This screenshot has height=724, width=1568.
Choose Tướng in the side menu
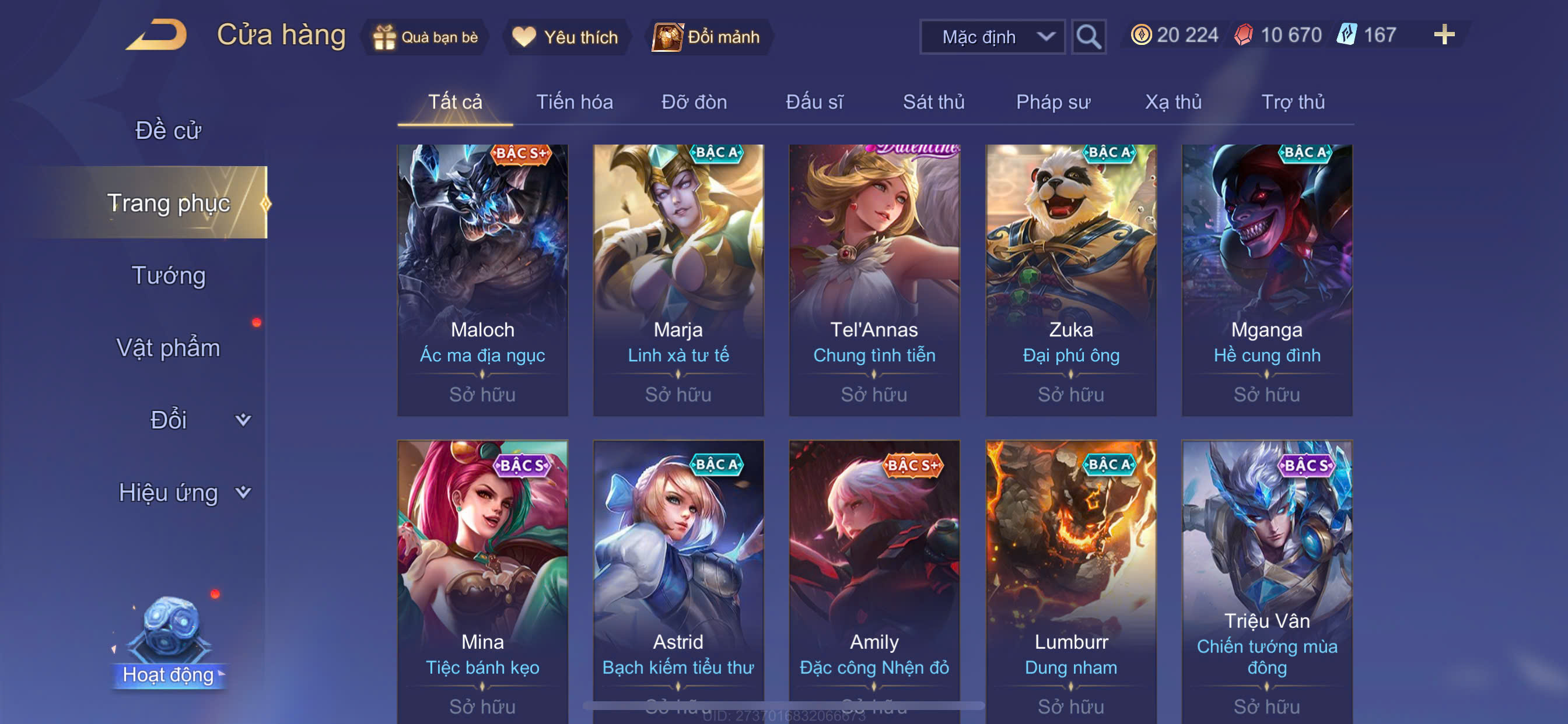pos(169,276)
